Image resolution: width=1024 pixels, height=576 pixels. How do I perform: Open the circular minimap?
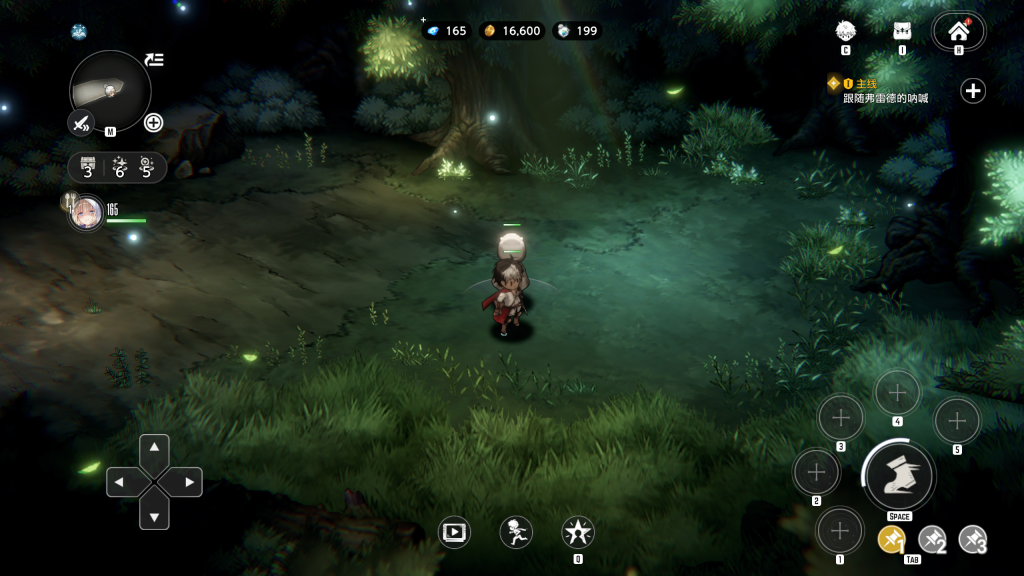[110, 90]
